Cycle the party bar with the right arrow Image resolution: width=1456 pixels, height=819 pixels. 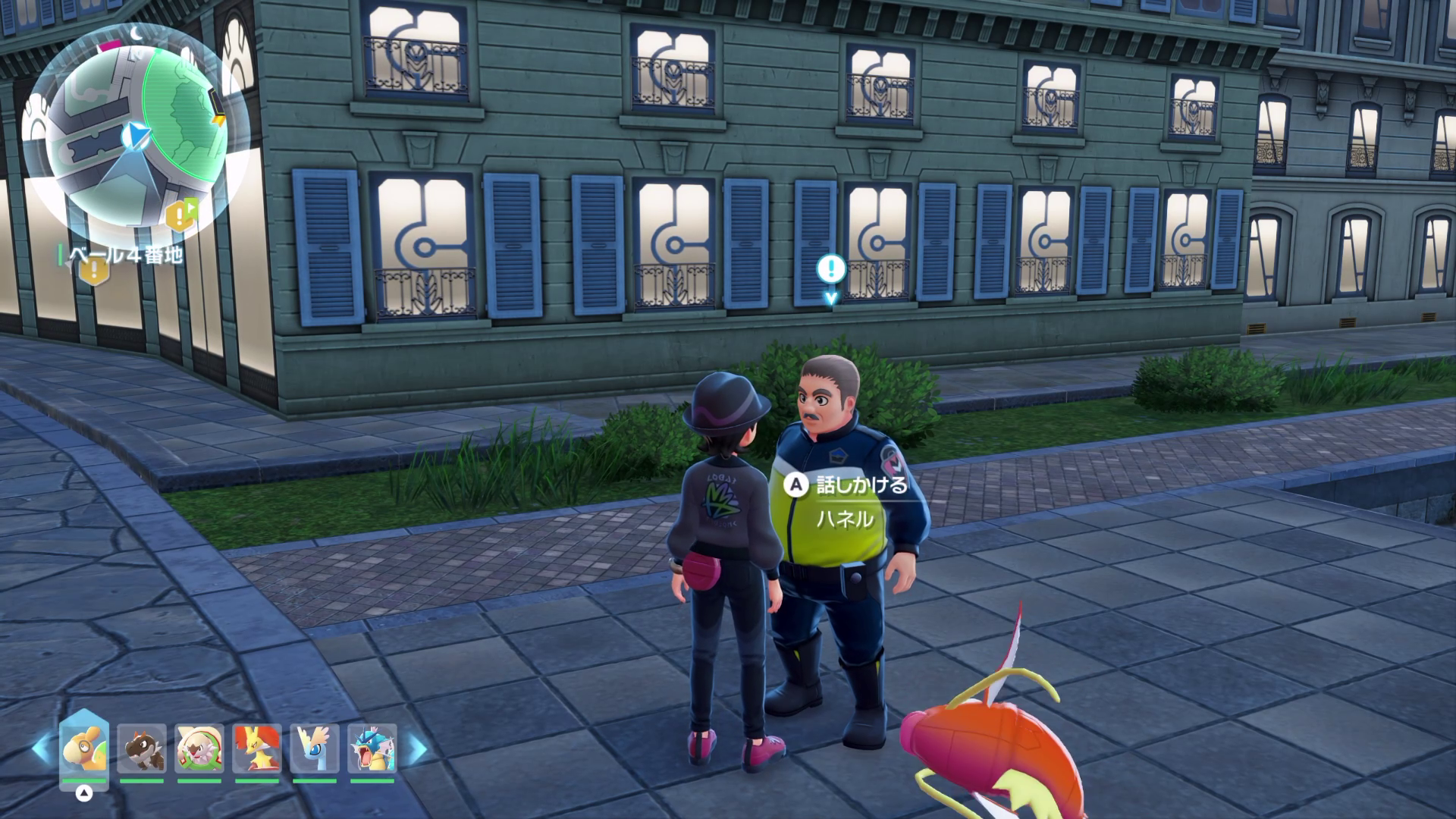point(418,749)
